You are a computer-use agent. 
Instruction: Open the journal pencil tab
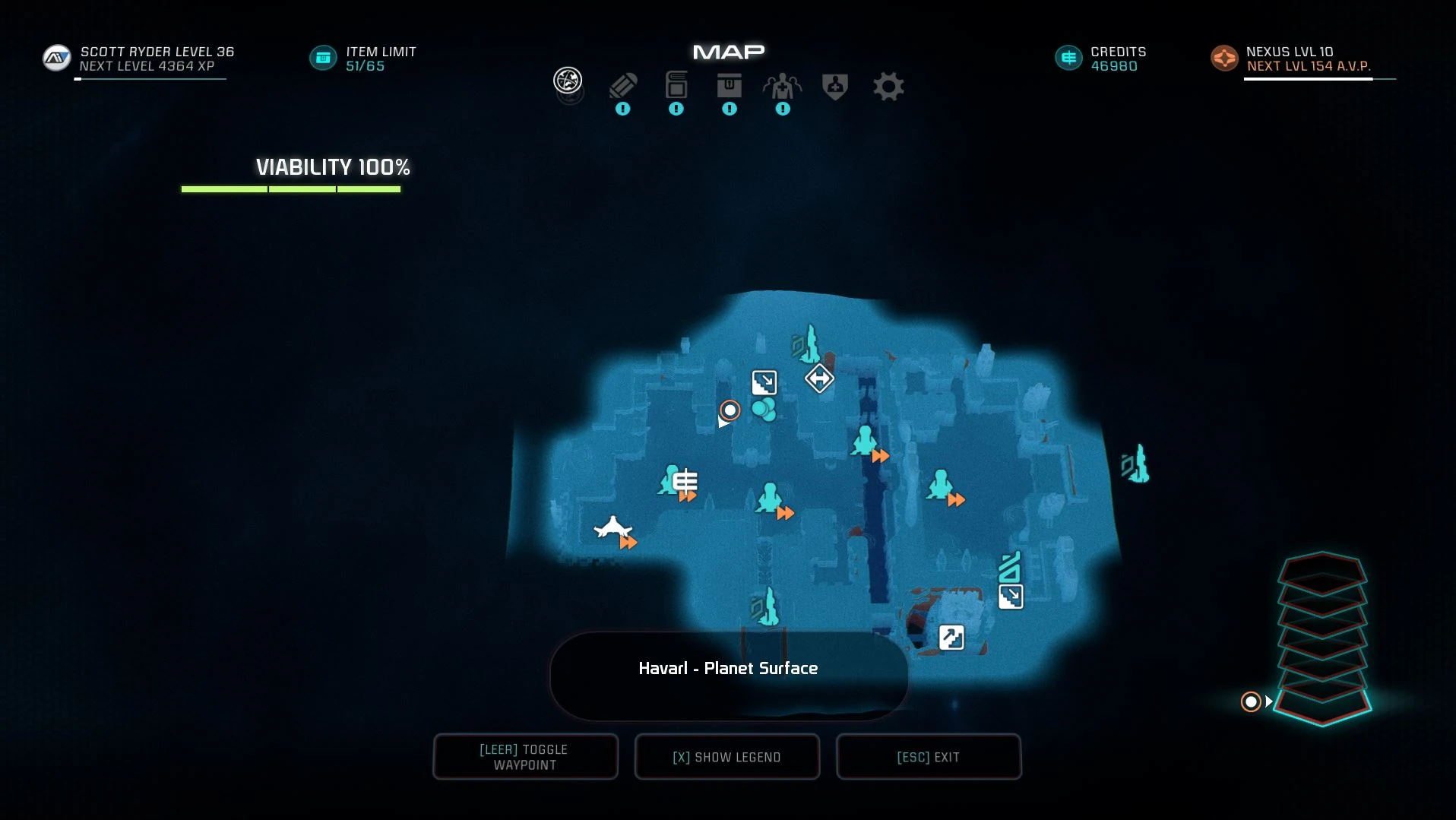(623, 87)
